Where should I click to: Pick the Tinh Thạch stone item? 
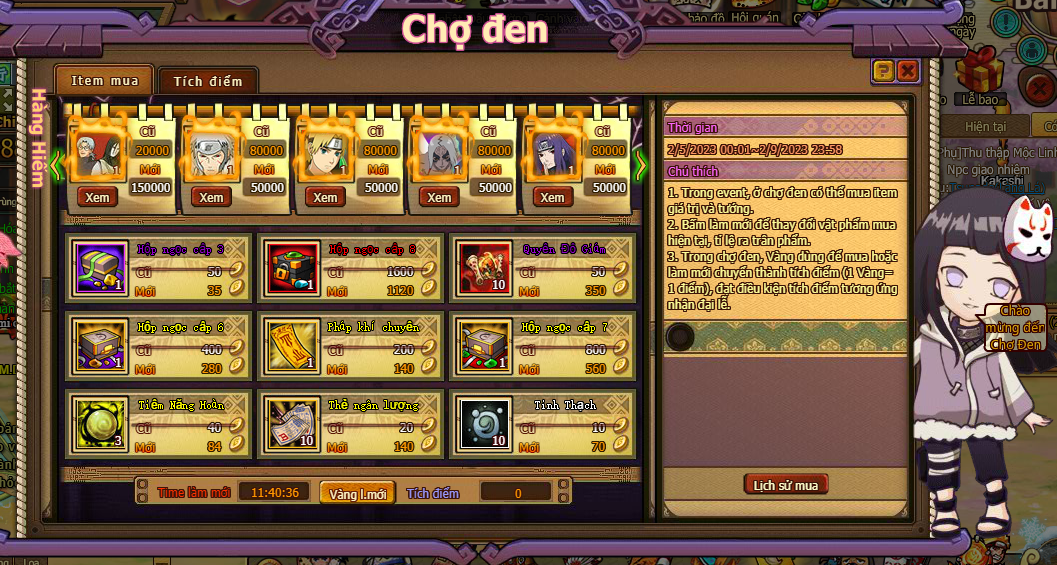tap(486, 422)
